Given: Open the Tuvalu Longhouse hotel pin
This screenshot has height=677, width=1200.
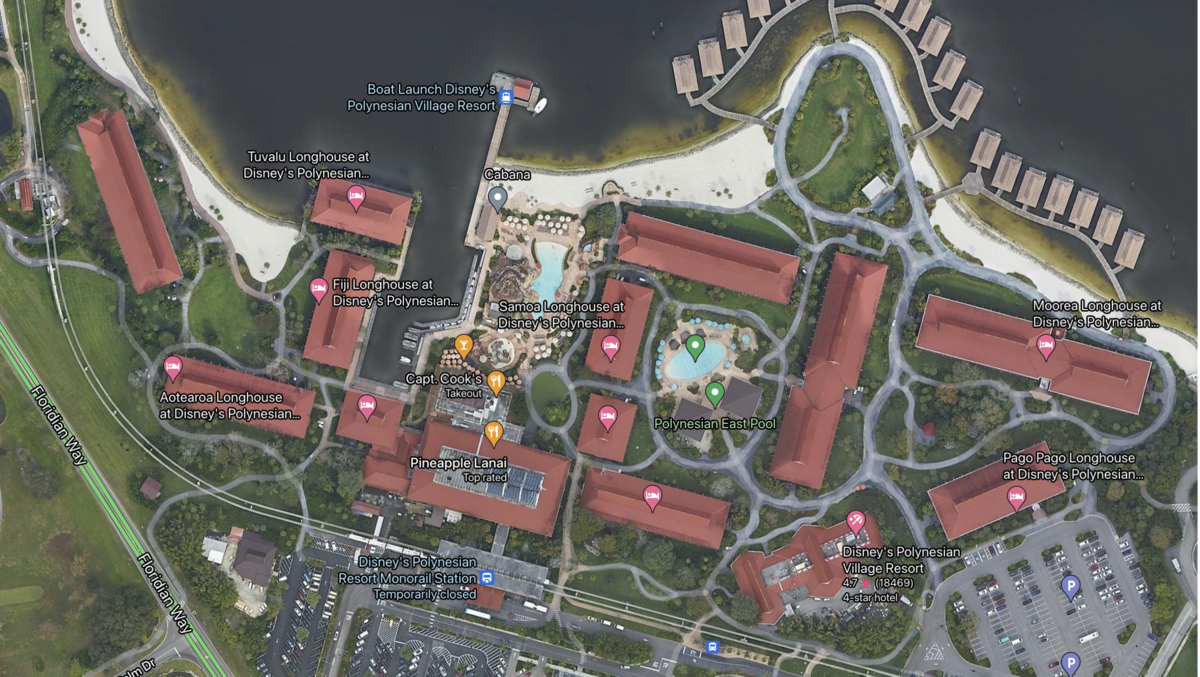Looking at the screenshot, I should pos(355,196).
